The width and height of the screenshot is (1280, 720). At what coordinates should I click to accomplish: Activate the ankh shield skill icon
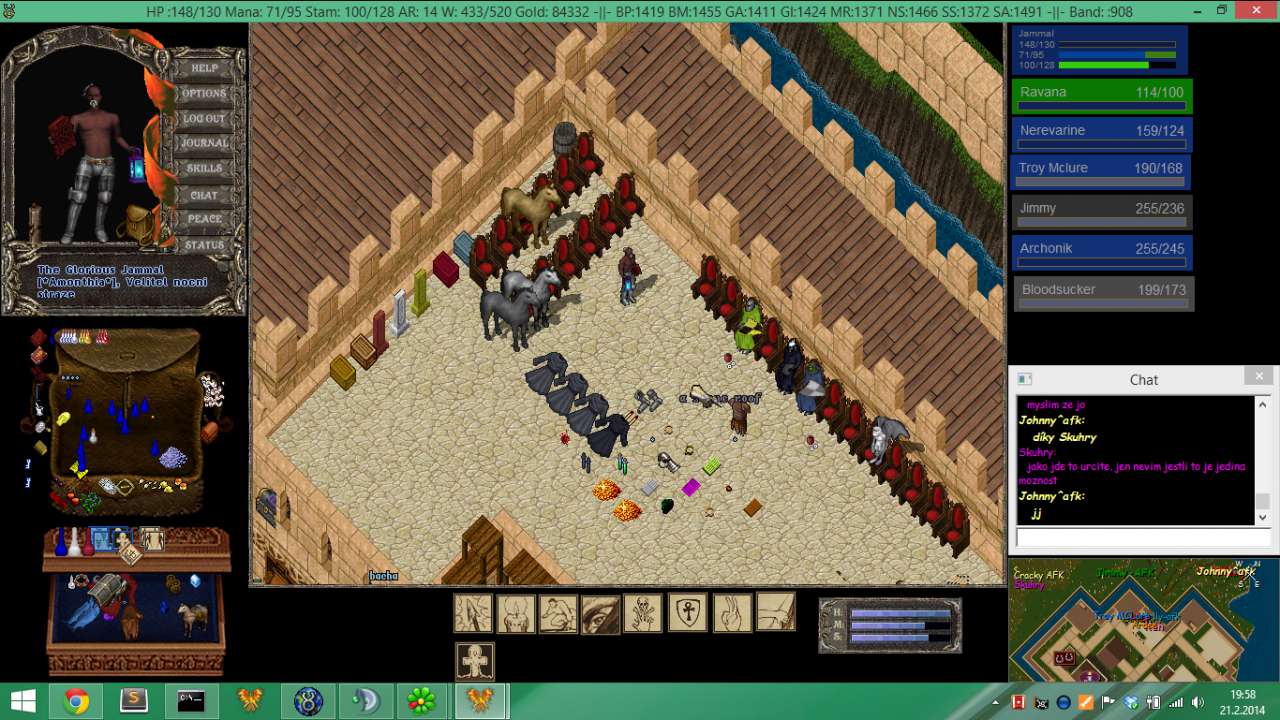687,613
